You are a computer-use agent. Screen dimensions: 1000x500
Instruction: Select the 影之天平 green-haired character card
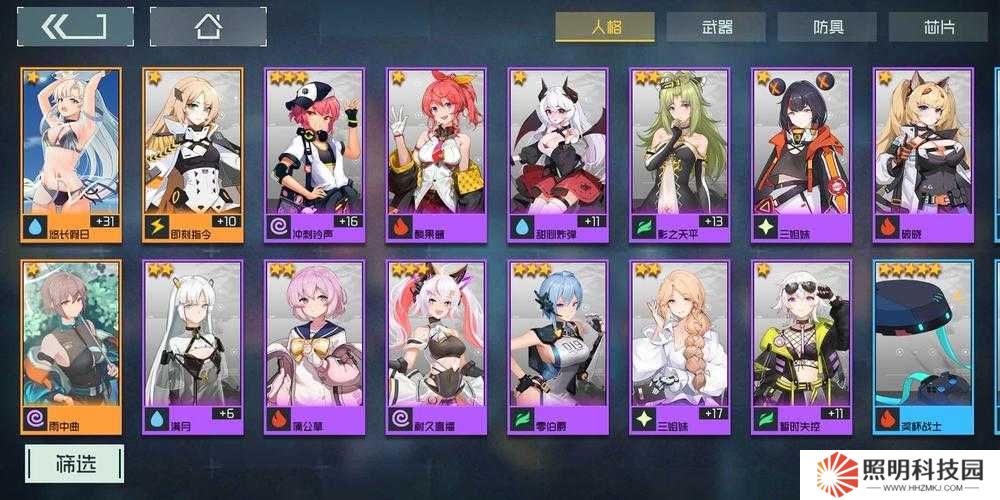pyautogui.click(x=680, y=155)
